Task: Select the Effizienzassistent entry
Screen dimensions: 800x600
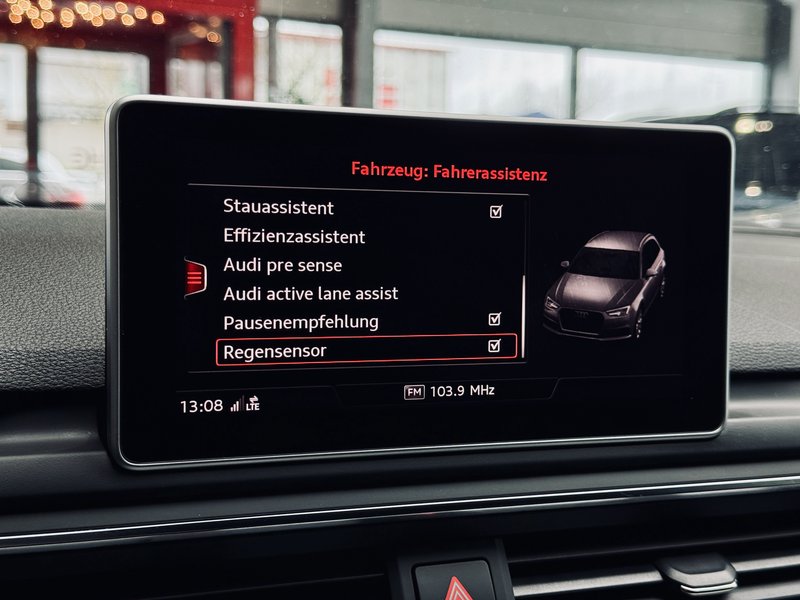Action: pos(294,237)
